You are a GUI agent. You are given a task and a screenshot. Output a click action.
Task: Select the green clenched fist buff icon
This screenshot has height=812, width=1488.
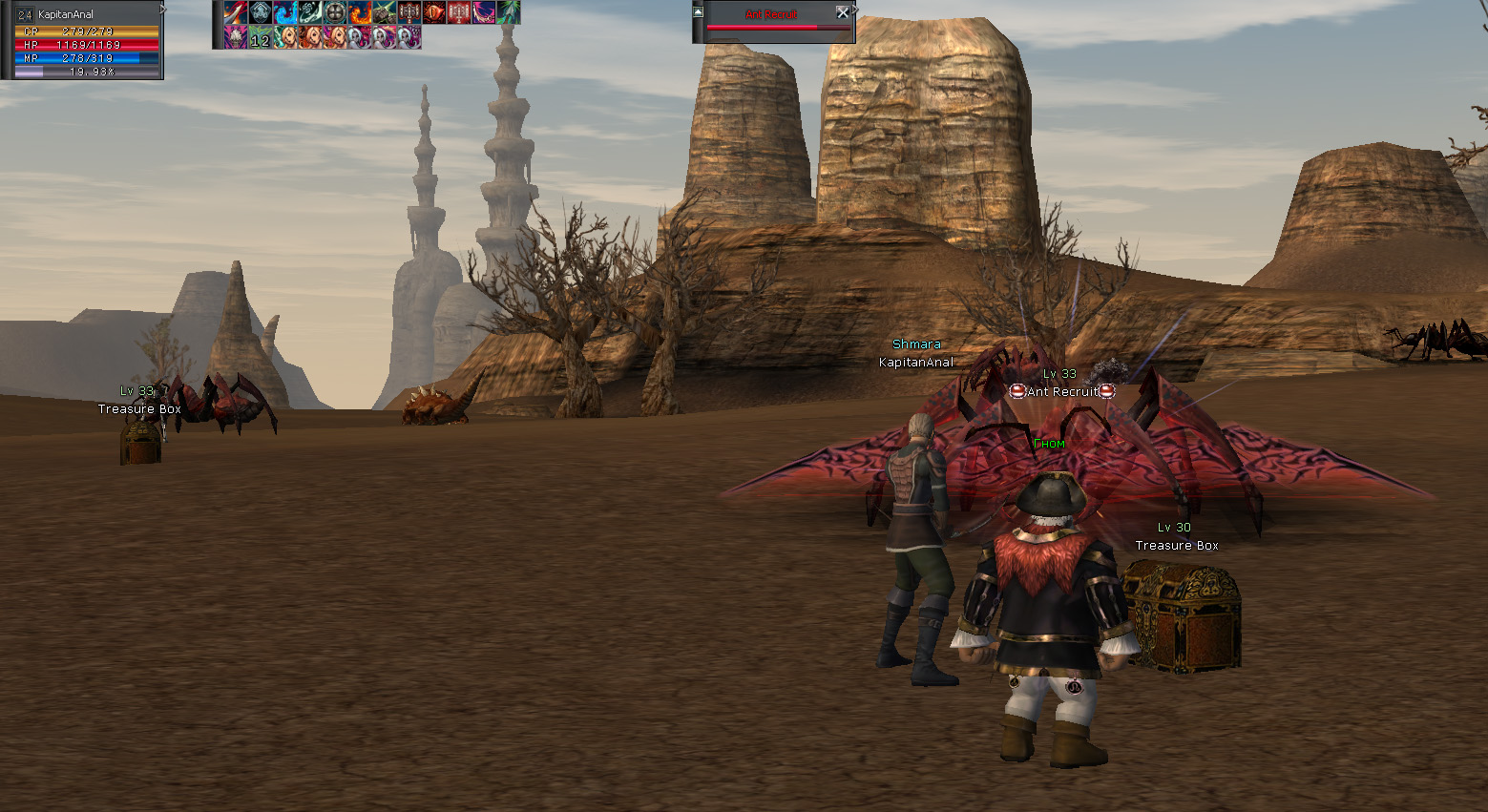[x=385, y=12]
